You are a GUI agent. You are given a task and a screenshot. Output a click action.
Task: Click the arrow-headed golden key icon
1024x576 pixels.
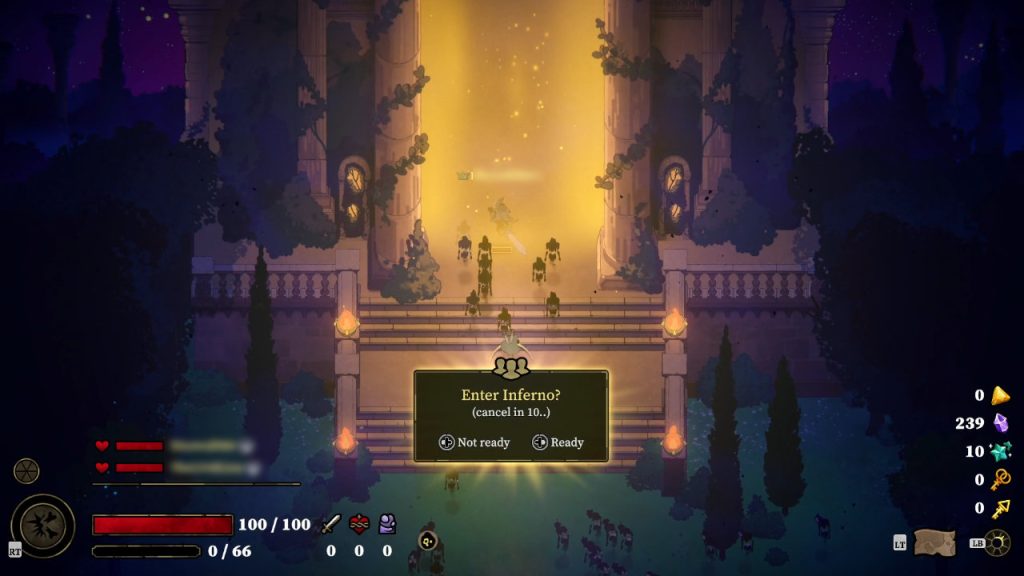(1000, 508)
